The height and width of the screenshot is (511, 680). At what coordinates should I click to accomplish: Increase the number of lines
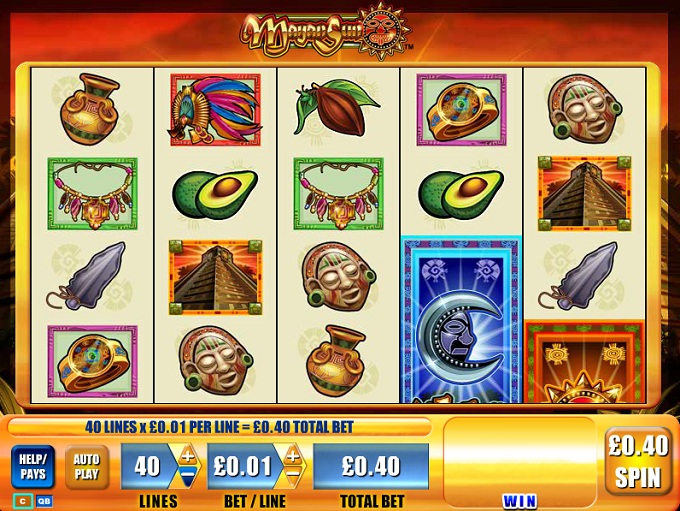pyautogui.click(x=186, y=456)
